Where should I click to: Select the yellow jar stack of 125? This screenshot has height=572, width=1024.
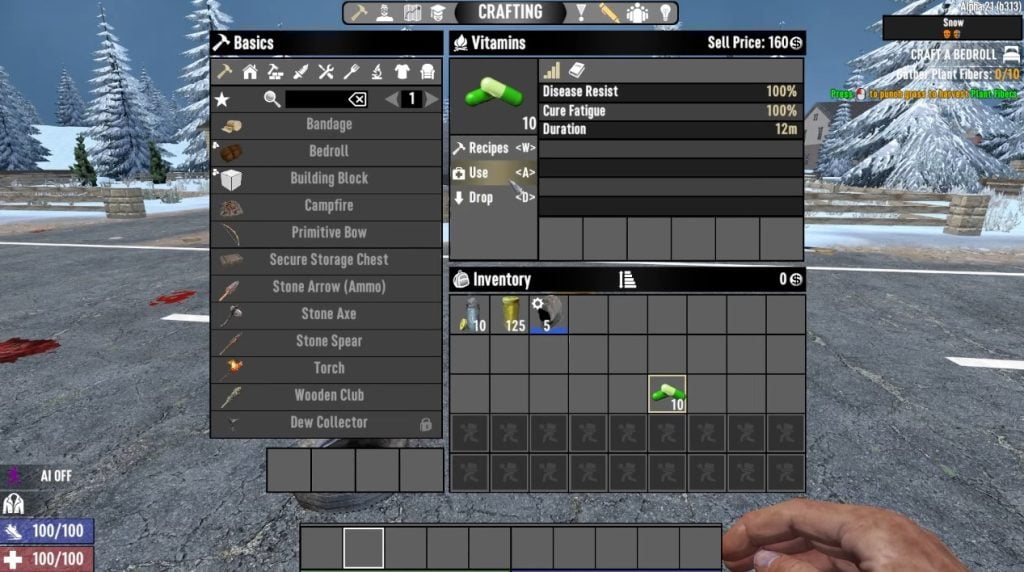(x=509, y=314)
